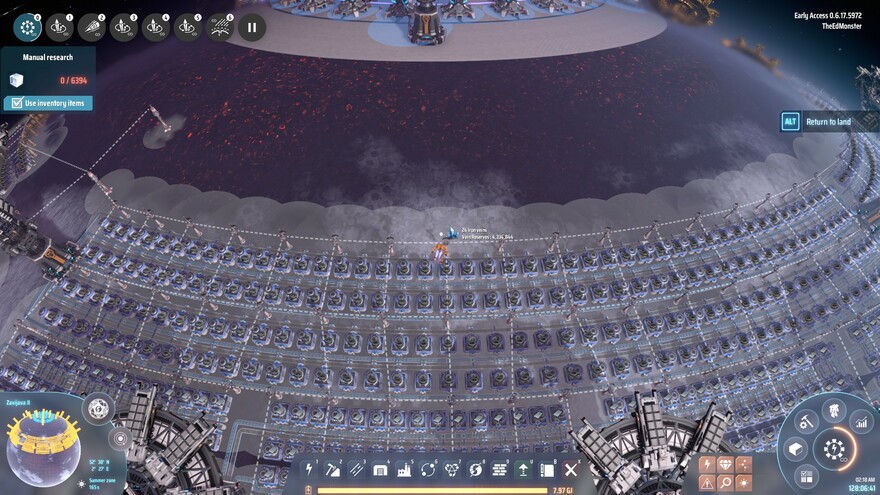Open the central tech tree button
880x495 pixels.
tap(833, 449)
